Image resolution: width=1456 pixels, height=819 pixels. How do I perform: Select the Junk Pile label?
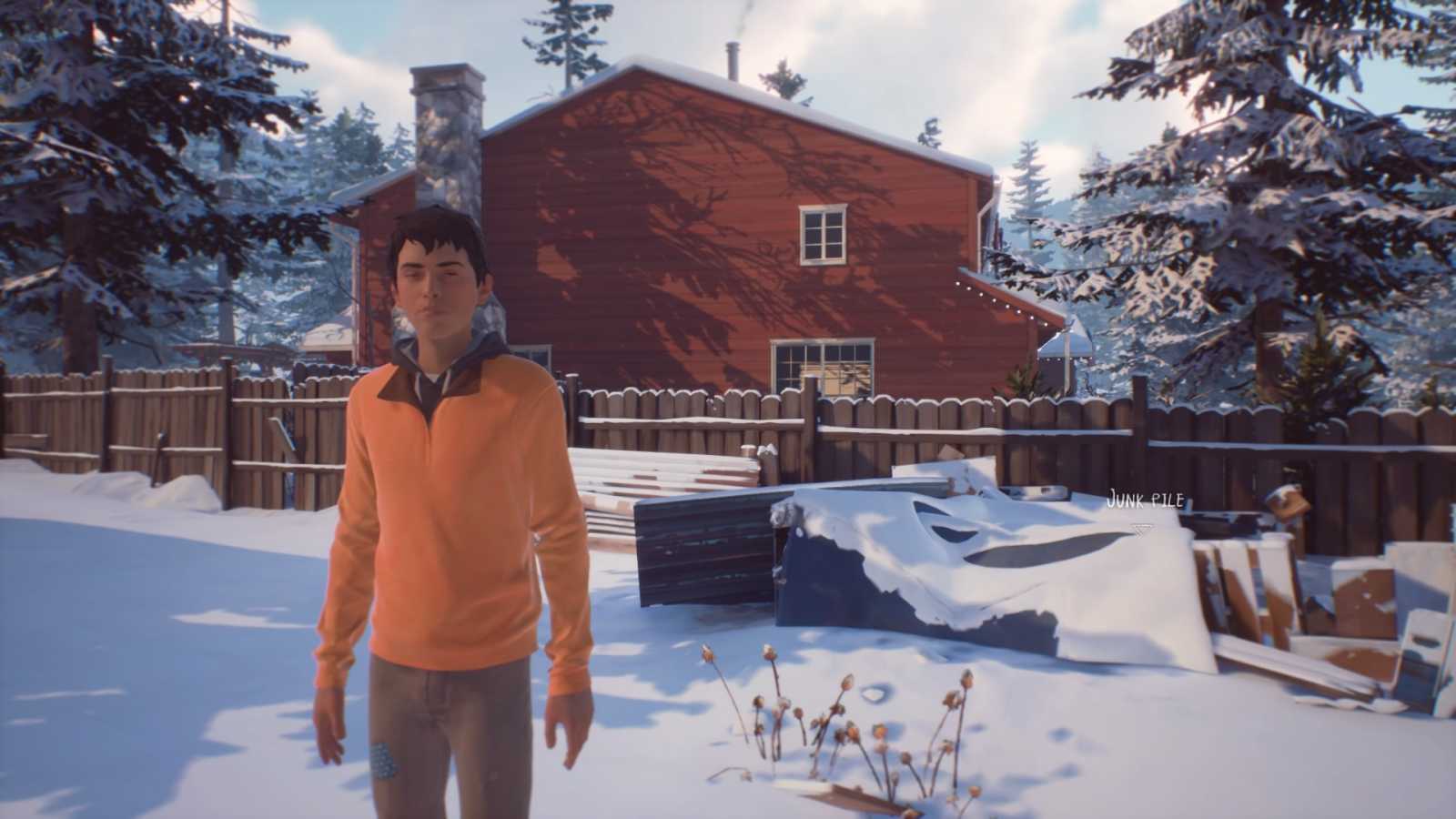coord(1145,499)
